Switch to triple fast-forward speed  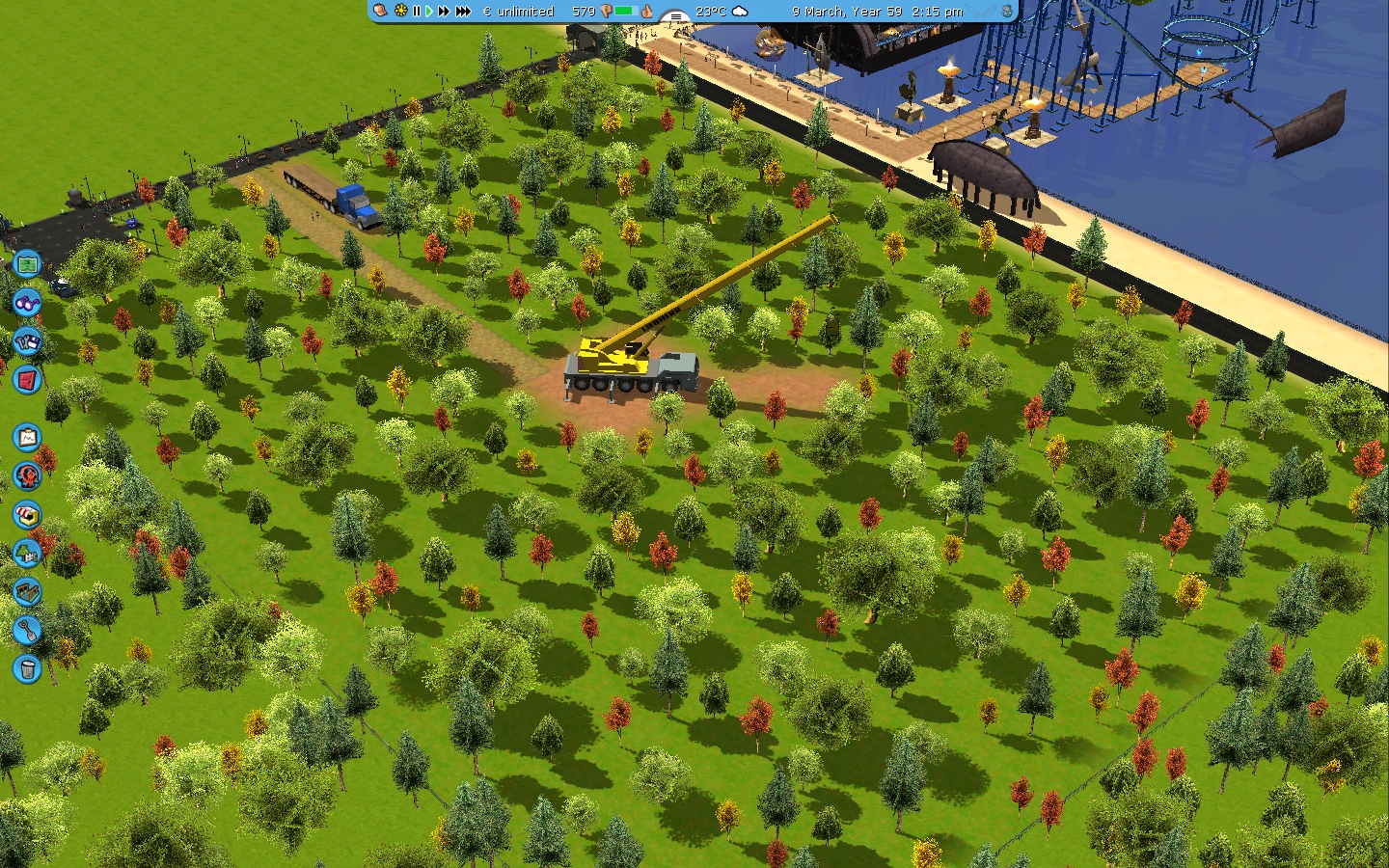coord(463,12)
